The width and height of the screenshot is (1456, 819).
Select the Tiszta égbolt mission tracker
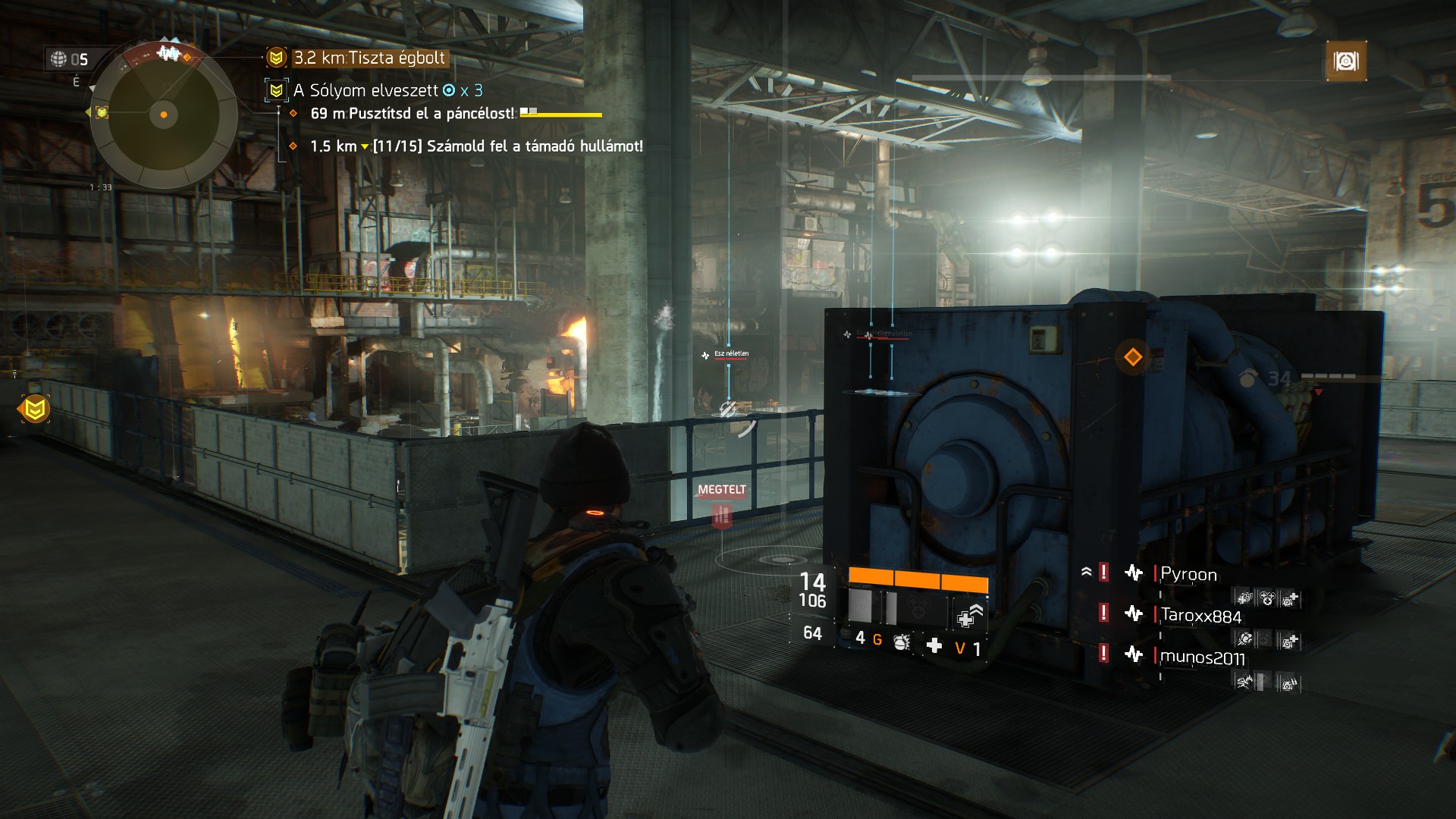(x=369, y=58)
